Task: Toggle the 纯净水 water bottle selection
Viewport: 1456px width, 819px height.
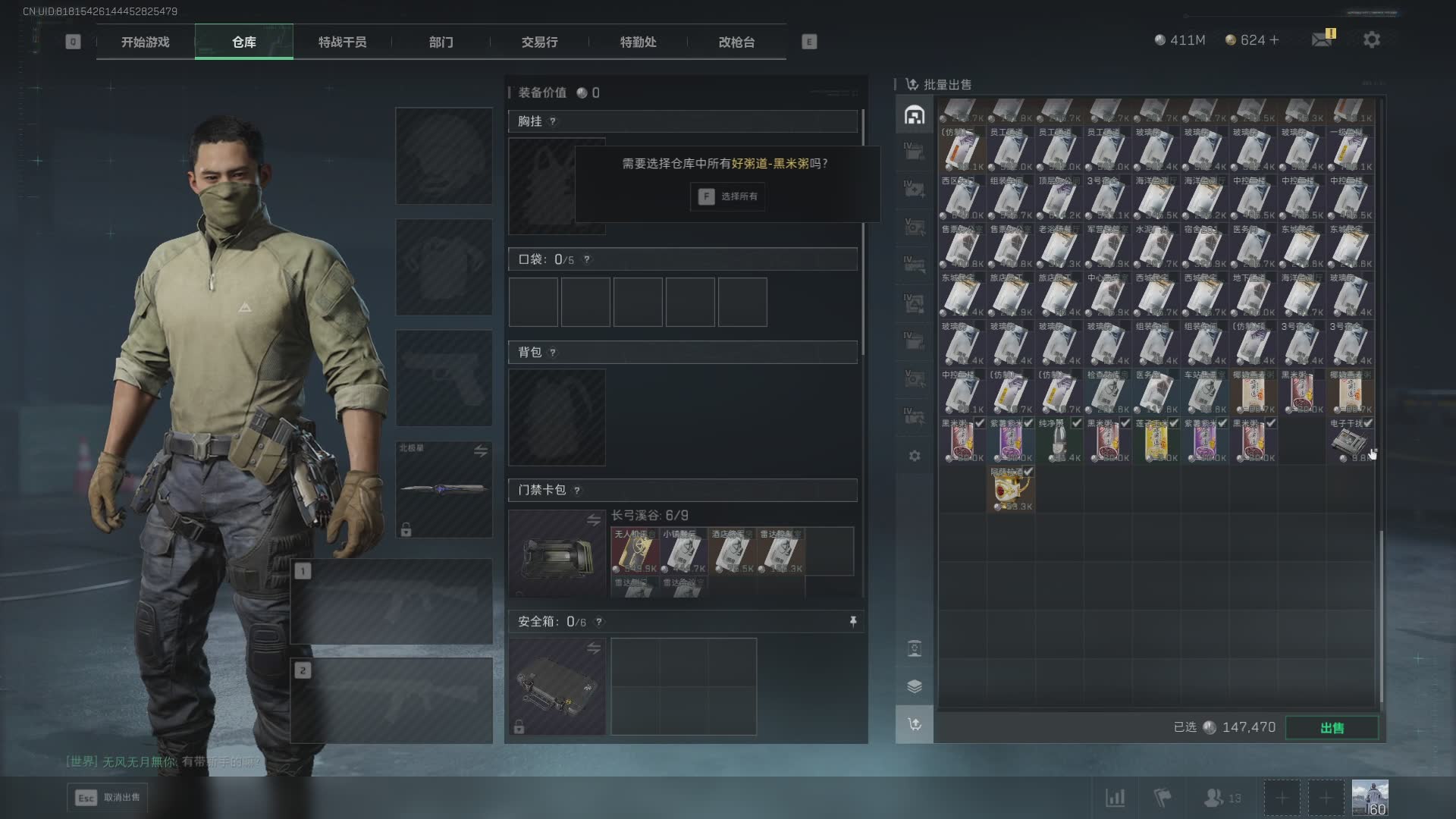Action: click(x=1059, y=441)
